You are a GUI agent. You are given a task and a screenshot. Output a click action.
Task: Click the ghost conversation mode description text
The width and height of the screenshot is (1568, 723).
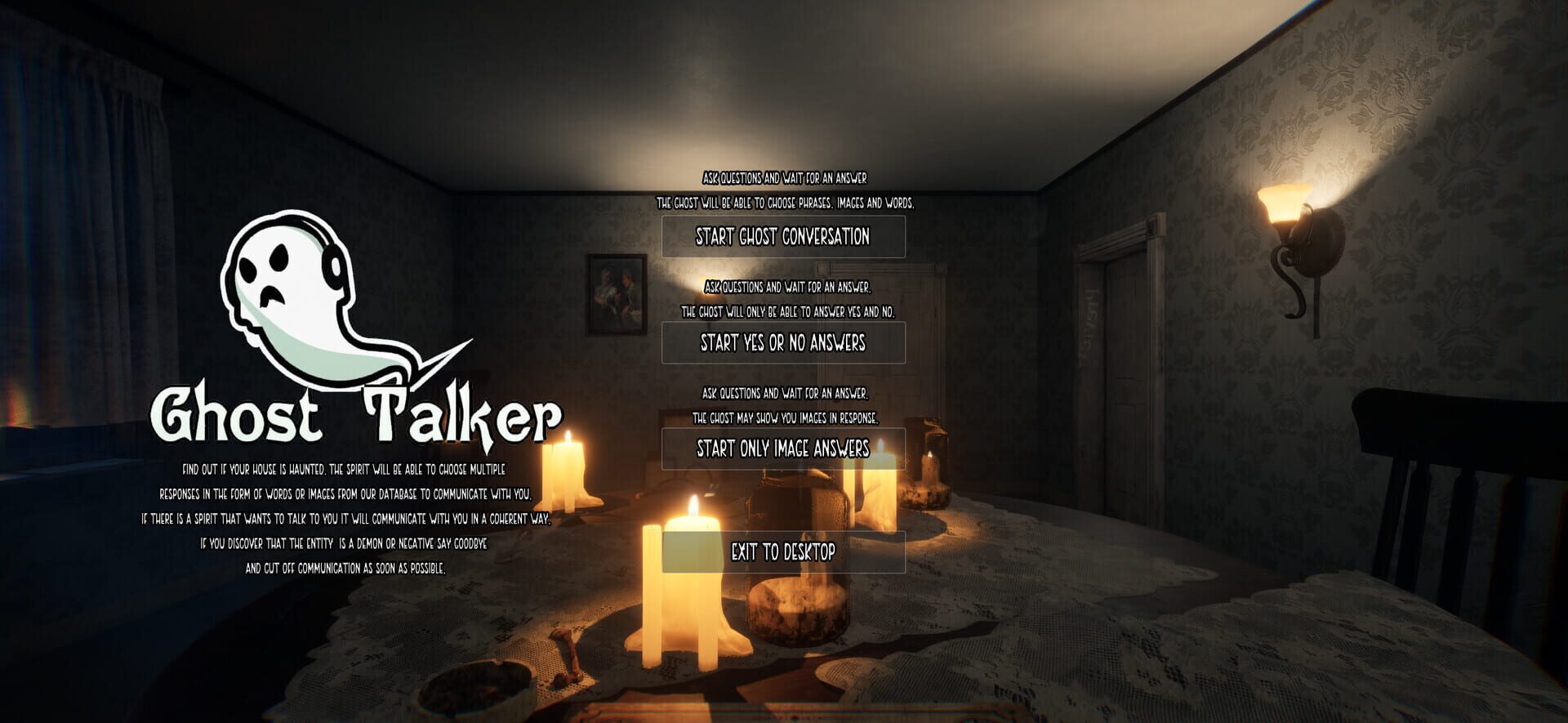[x=786, y=190]
